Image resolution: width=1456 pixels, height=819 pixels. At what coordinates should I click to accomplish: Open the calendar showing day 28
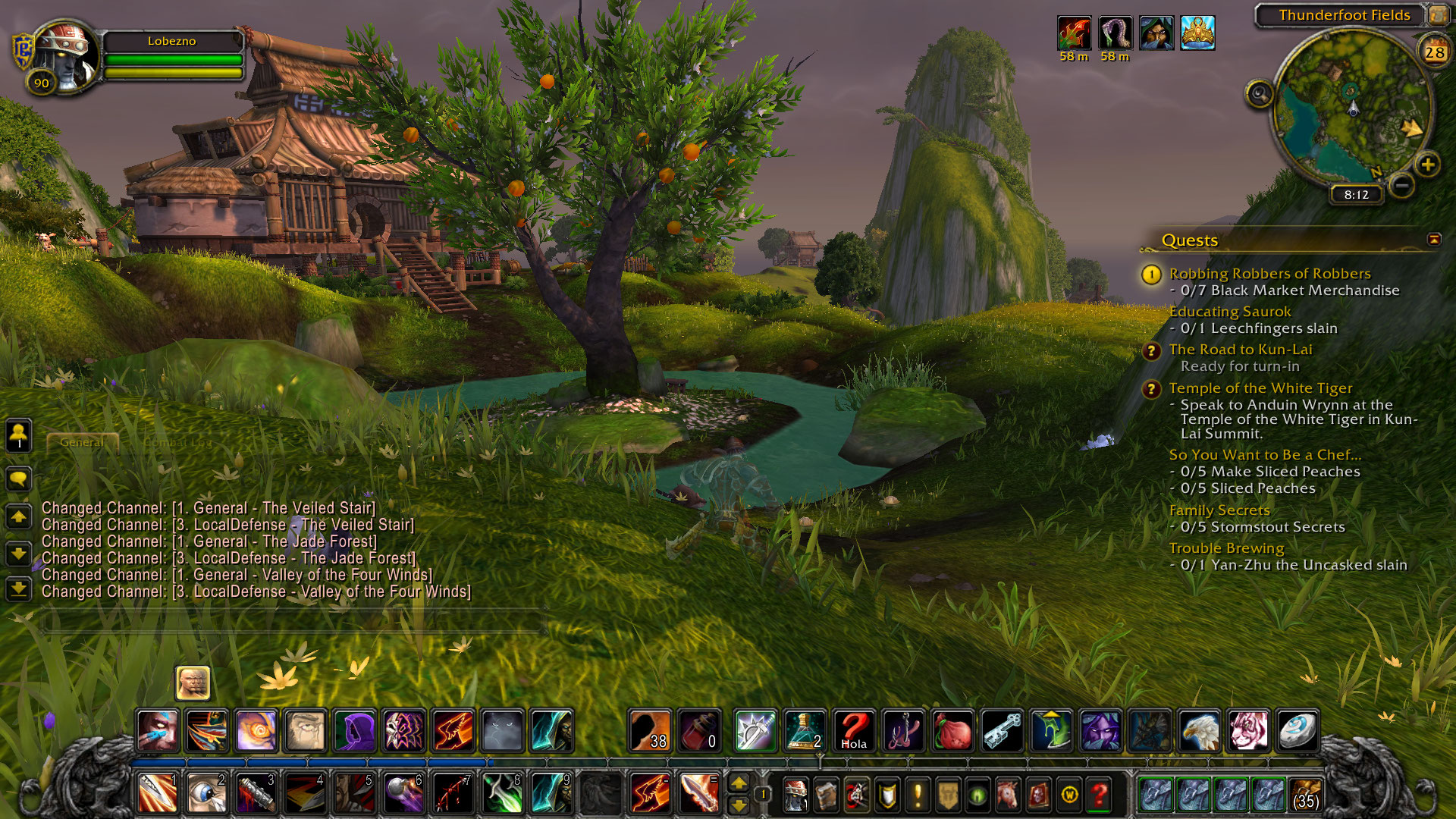1434,52
